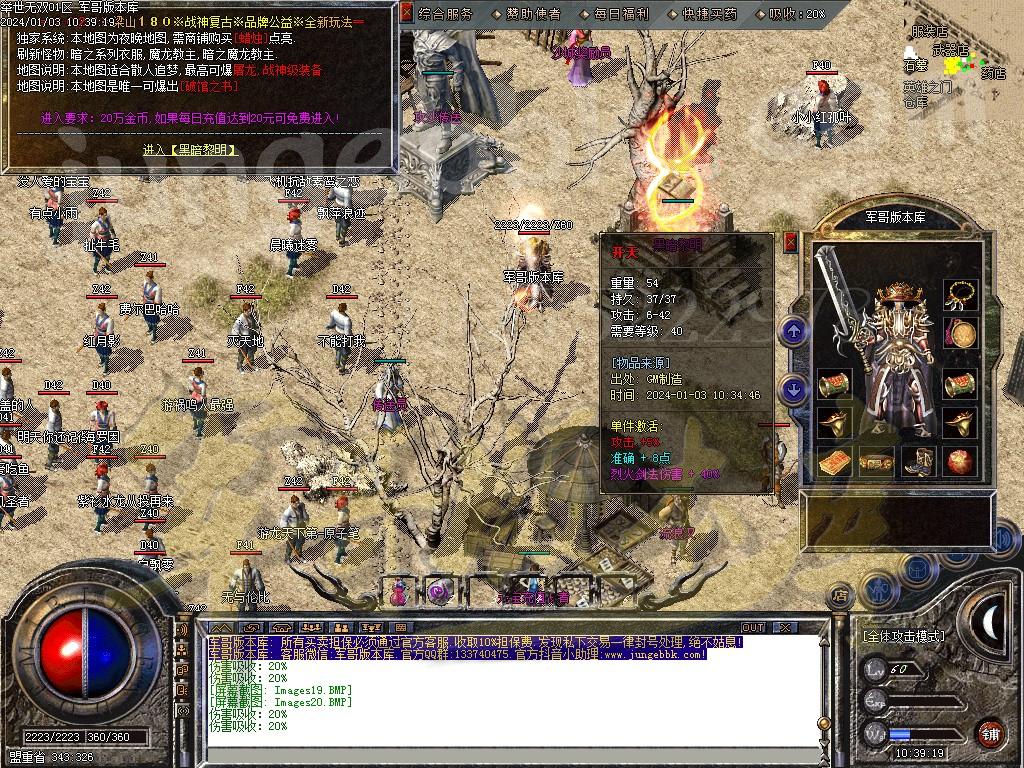Image resolution: width=1024 pixels, height=768 pixels.
Task: Click the OUT button above chat
Action: pos(752,627)
